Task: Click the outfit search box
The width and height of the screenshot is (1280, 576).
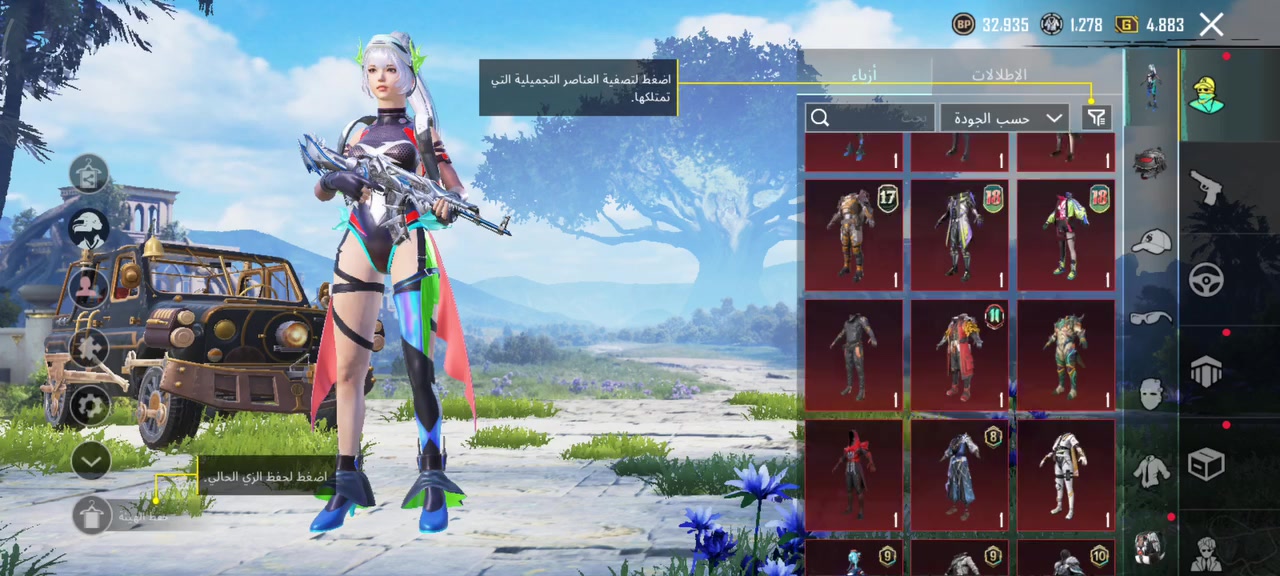Action: (870, 118)
